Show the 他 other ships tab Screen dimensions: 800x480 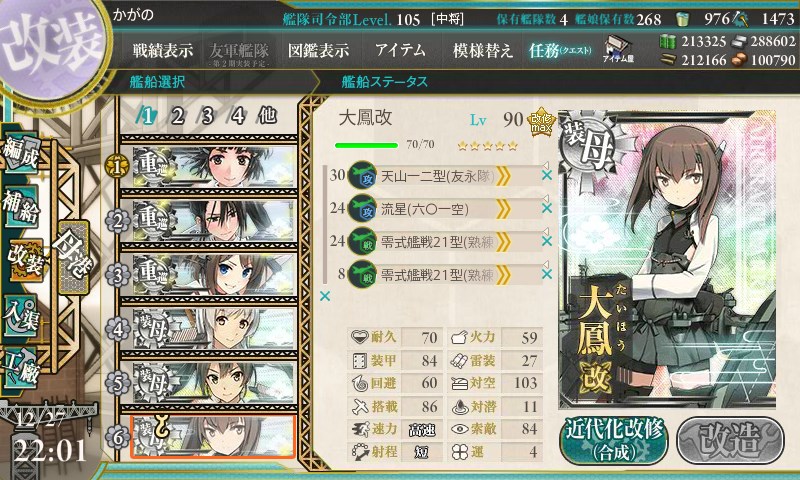267,115
